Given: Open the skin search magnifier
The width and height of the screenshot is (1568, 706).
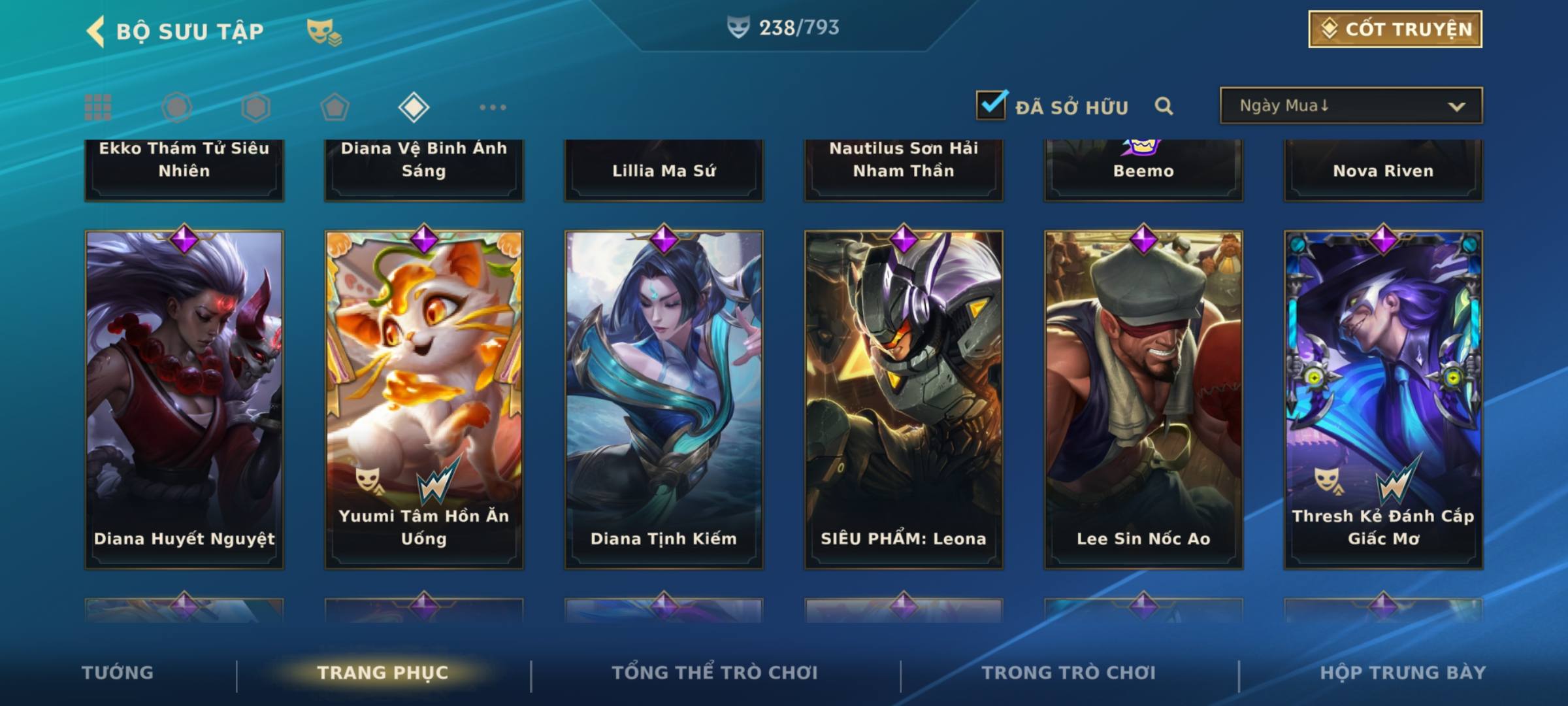Looking at the screenshot, I should tap(1164, 106).
